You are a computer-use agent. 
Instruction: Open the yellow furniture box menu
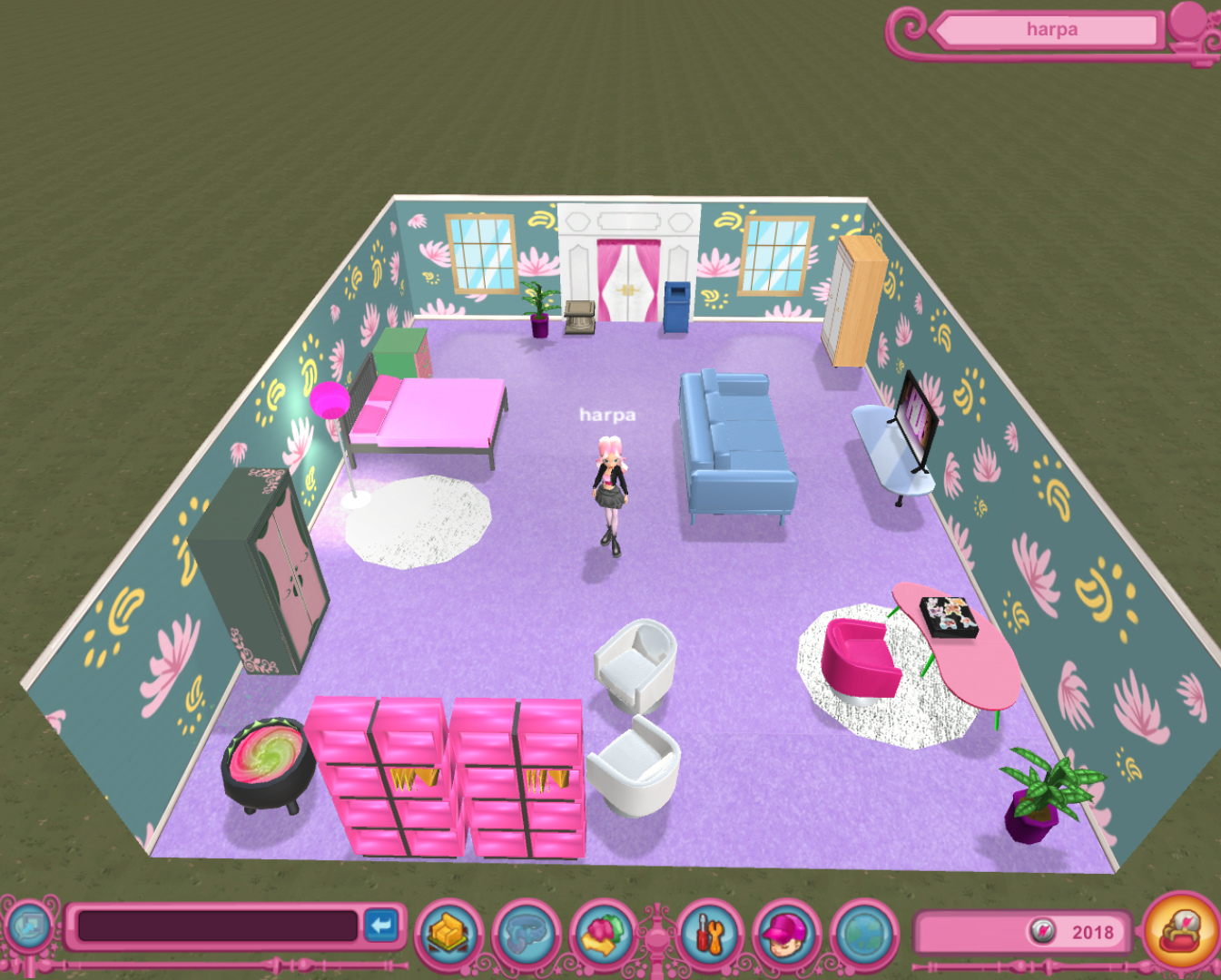(x=448, y=934)
